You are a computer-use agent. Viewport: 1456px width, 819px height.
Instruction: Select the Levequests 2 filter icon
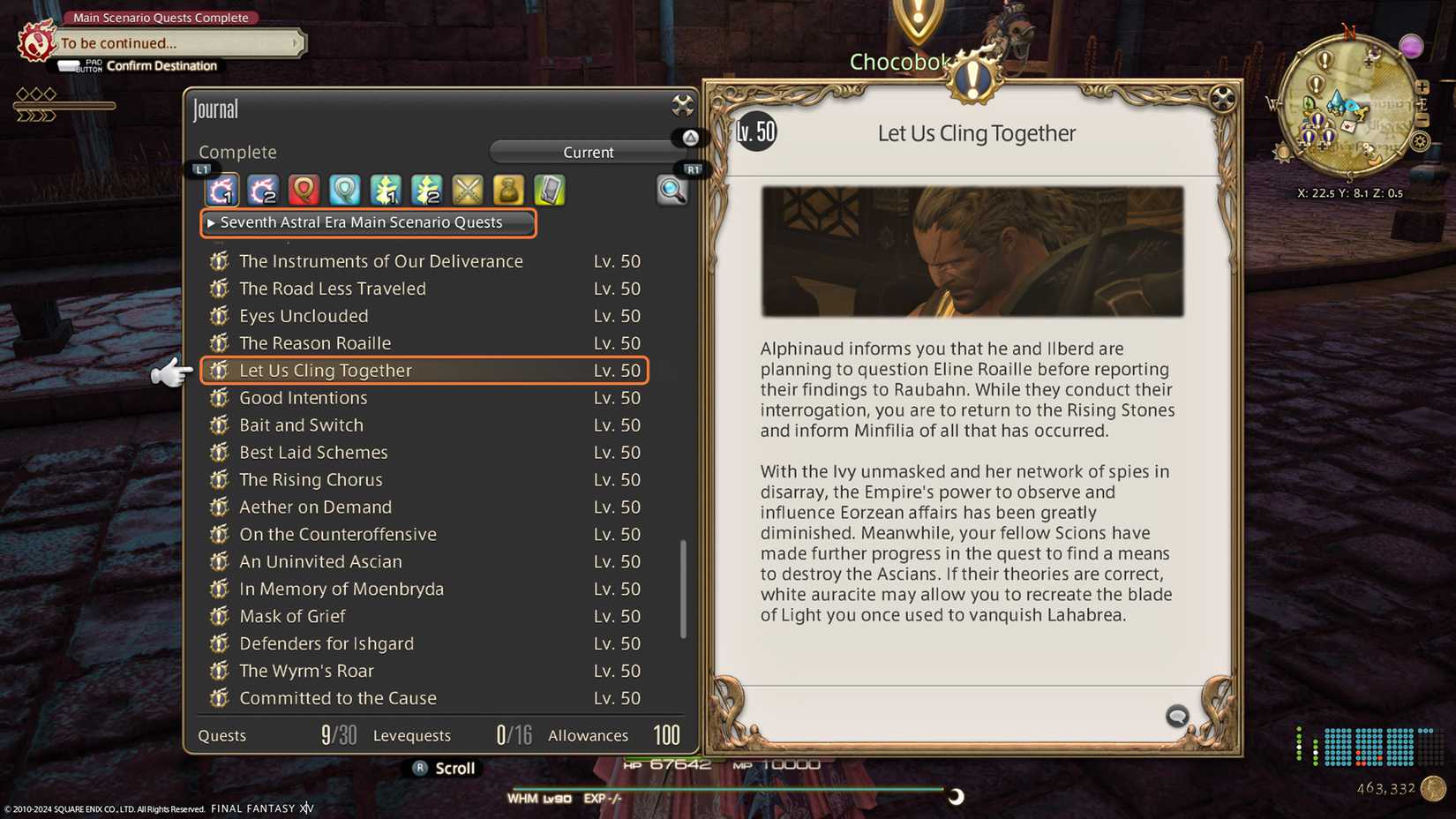[x=426, y=190]
